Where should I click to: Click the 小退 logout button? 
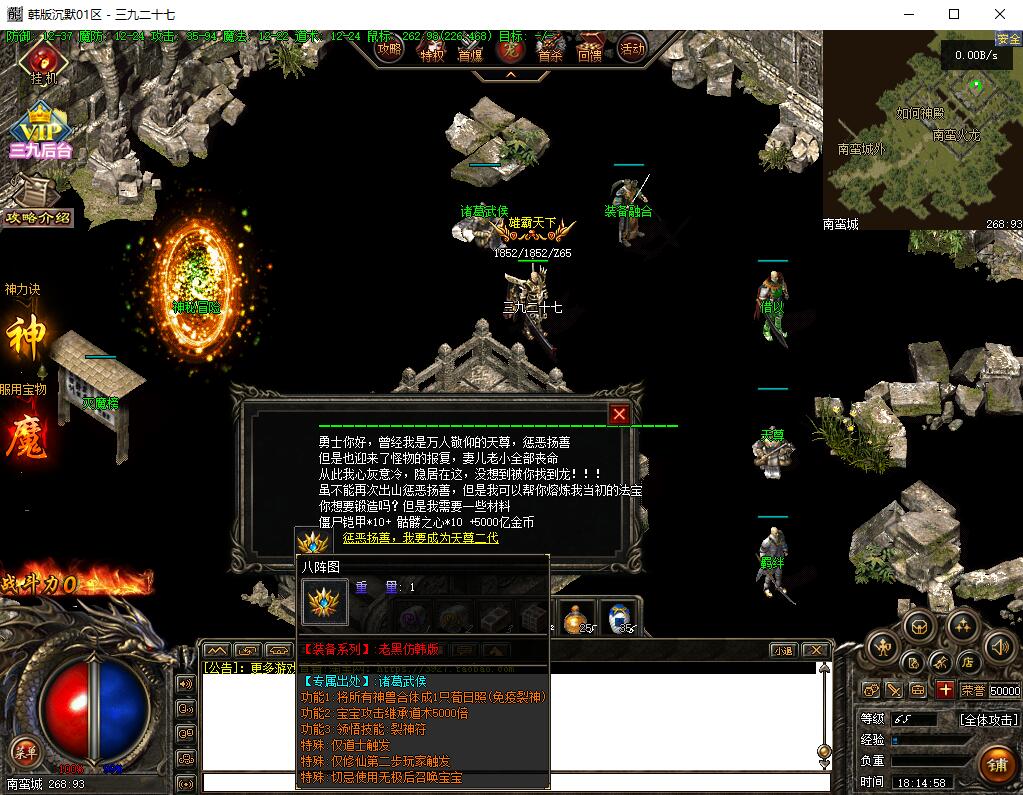pyautogui.click(x=783, y=650)
